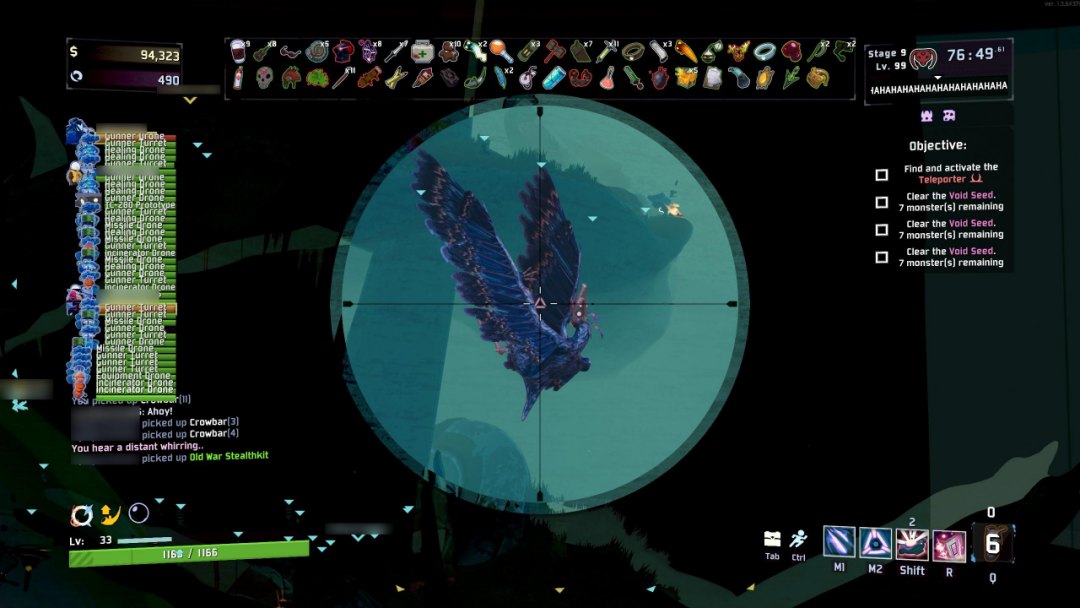Activate the M1 primary skill icon
This screenshot has height=608, width=1080.
click(839, 542)
